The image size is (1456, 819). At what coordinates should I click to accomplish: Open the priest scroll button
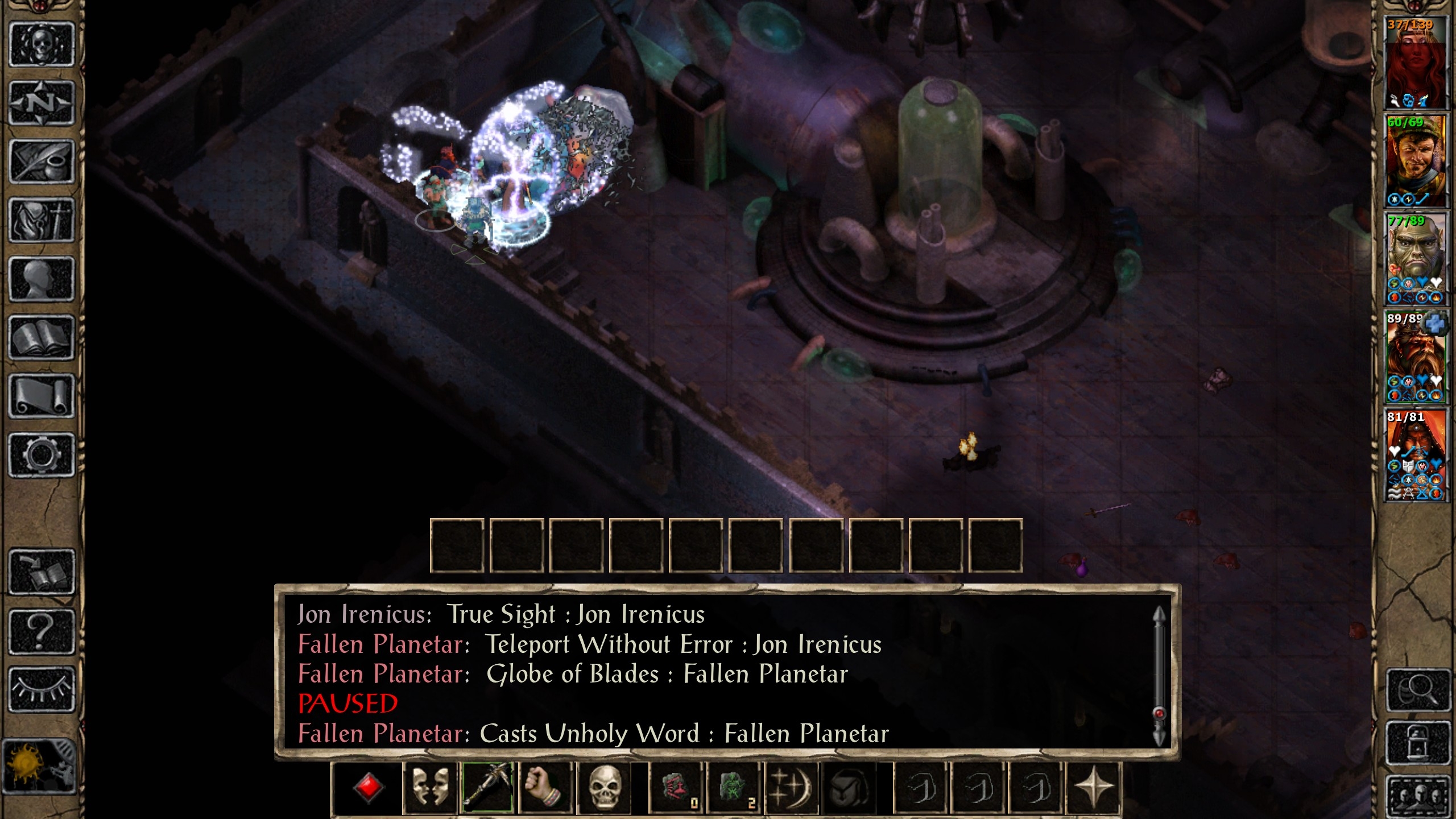[x=42, y=396]
